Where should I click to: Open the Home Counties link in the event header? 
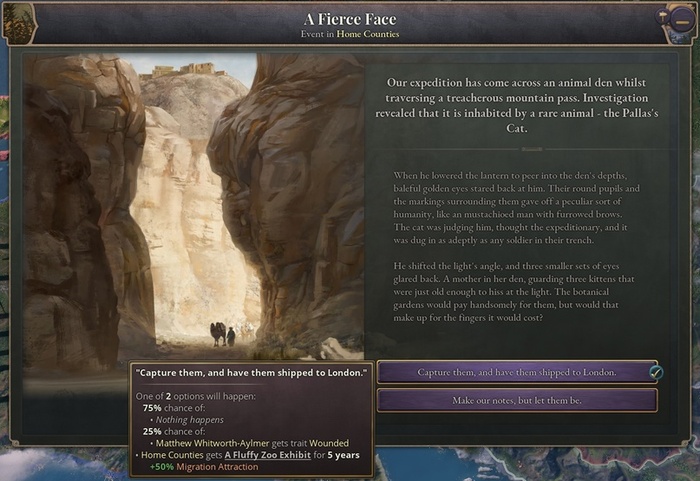367,34
